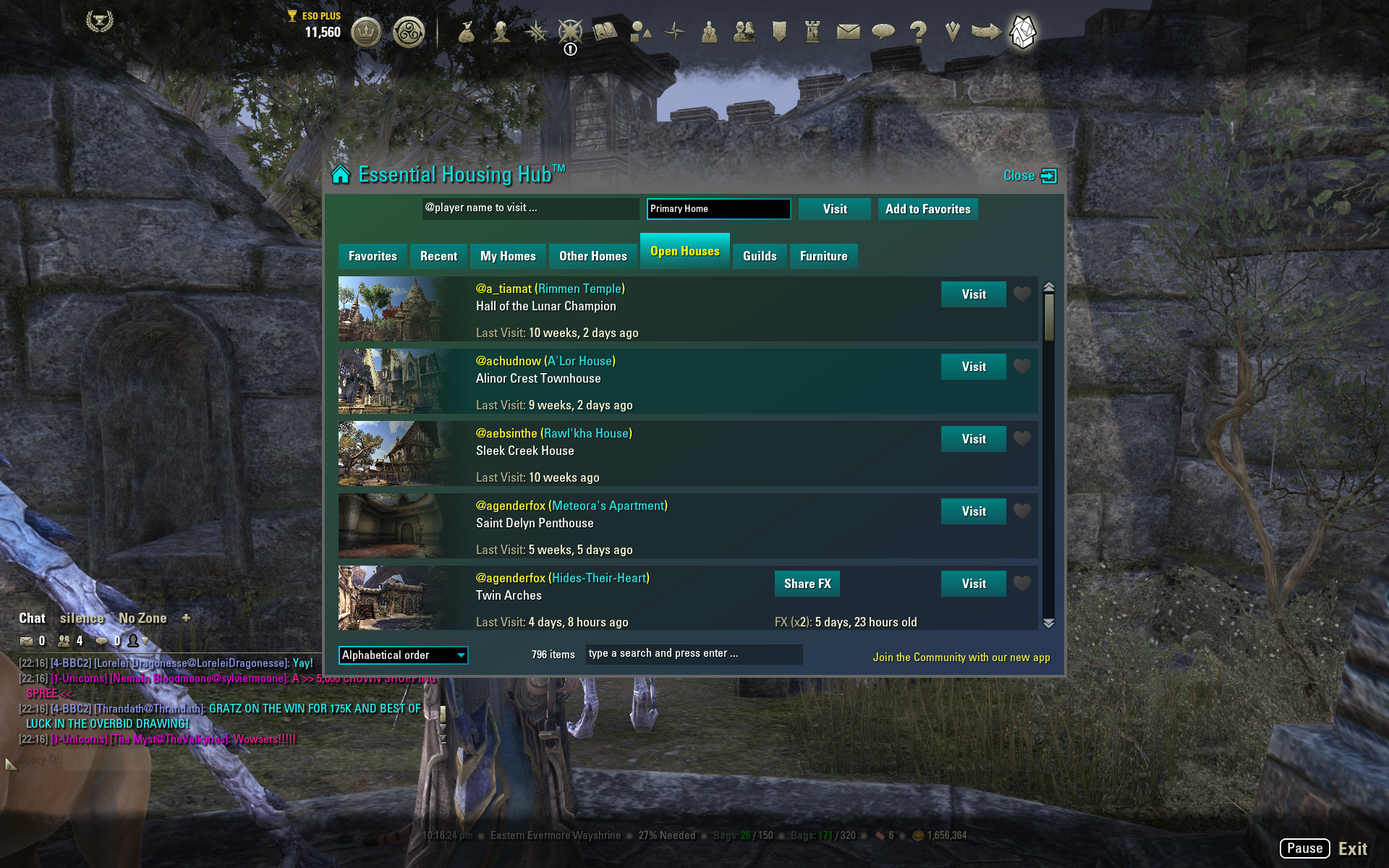
Task: Favorite @a_tiamat's Rimmen Temple with the heart
Action: pyautogui.click(x=1022, y=294)
